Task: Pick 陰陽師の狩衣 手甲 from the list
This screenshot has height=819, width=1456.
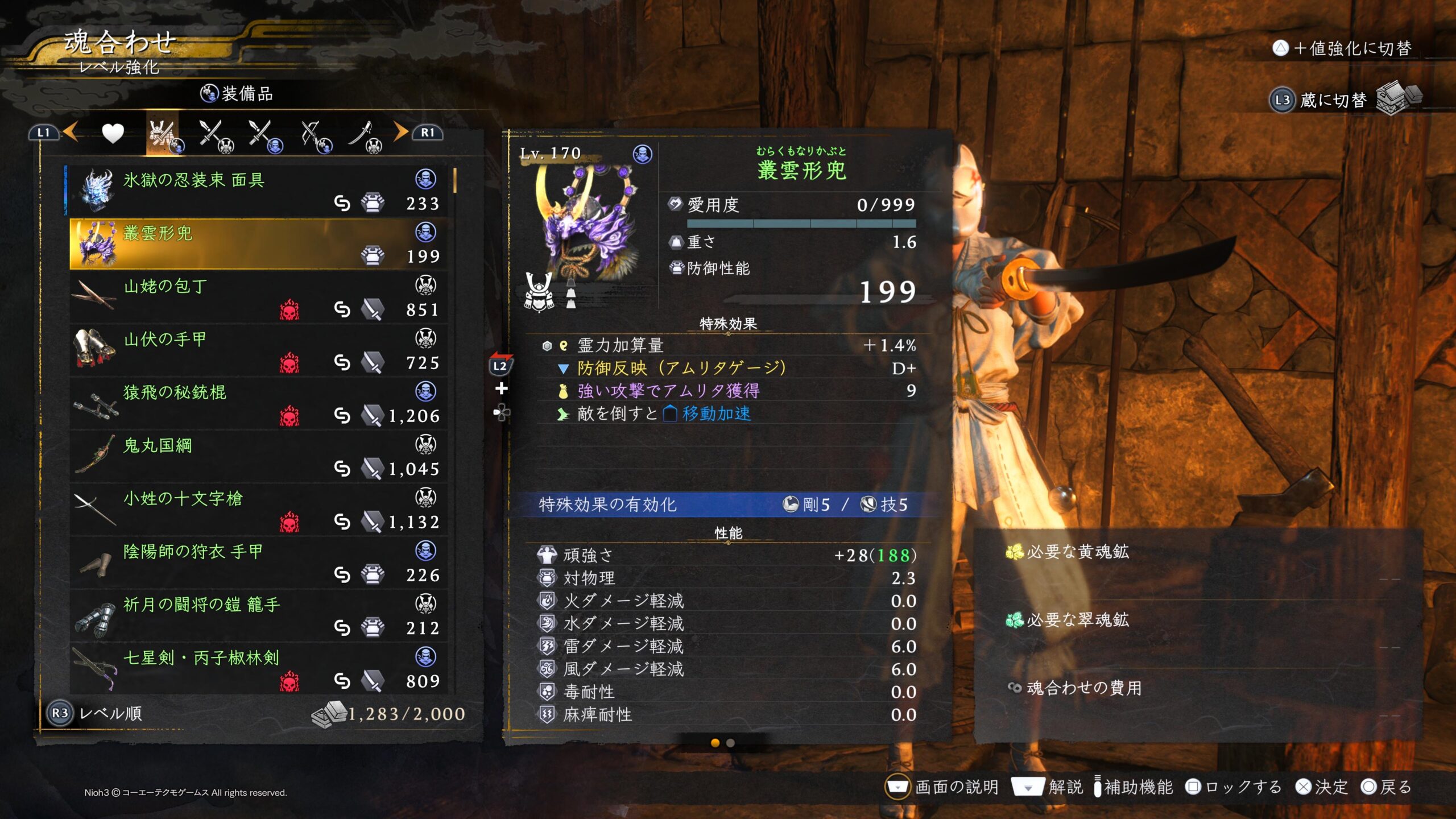Action: [x=257, y=562]
